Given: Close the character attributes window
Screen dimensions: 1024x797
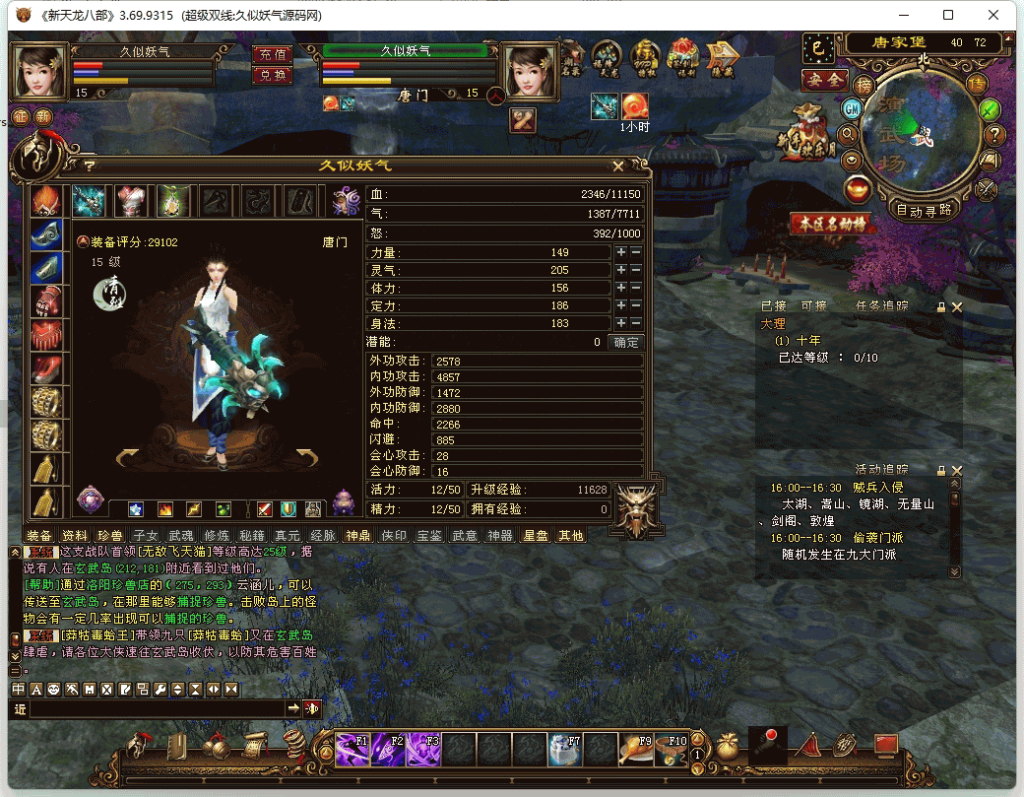Looking at the screenshot, I should coord(618,167).
